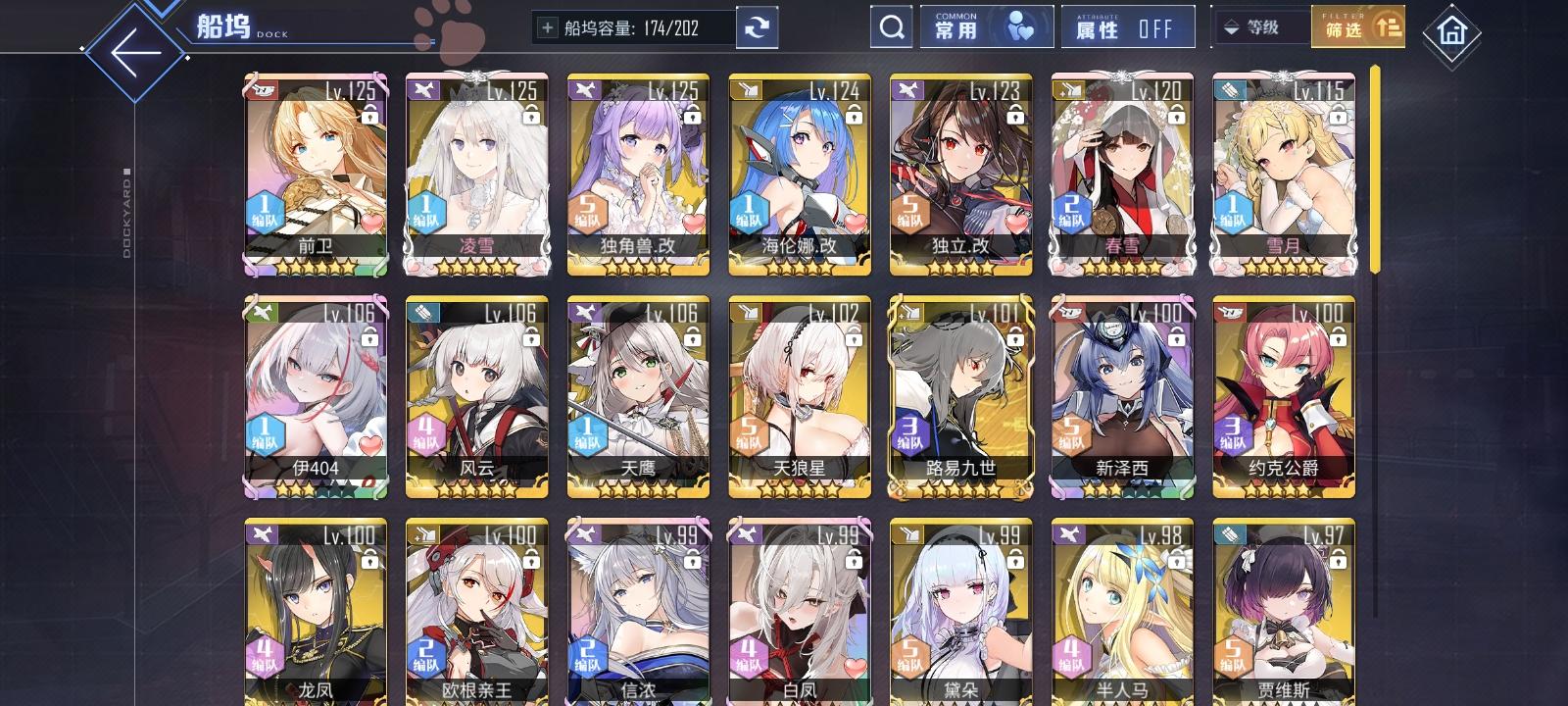Open the 等级 level sort dropdown
The height and width of the screenshot is (706, 1568).
[1264, 28]
